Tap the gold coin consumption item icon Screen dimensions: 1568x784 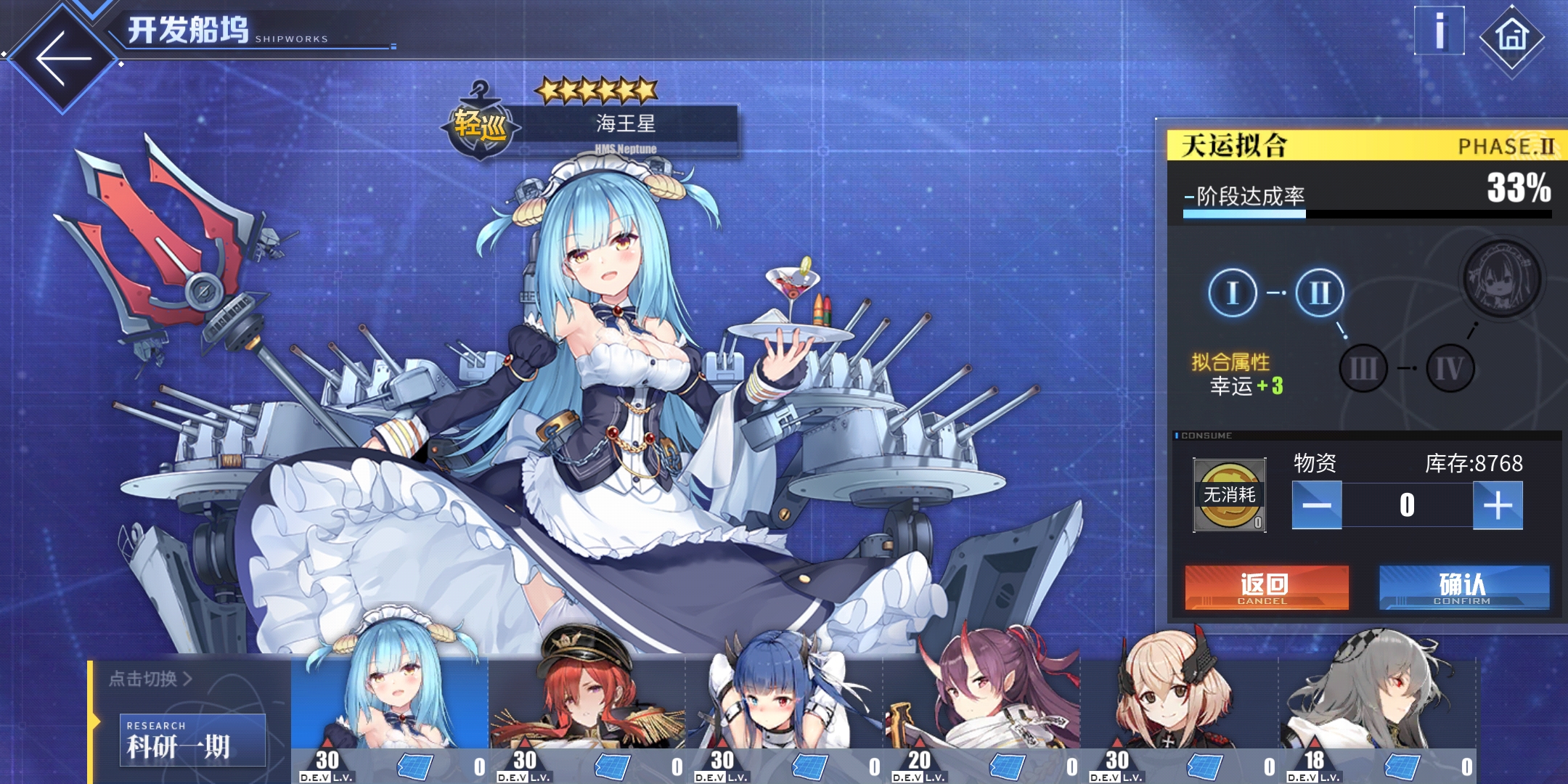[1230, 495]
